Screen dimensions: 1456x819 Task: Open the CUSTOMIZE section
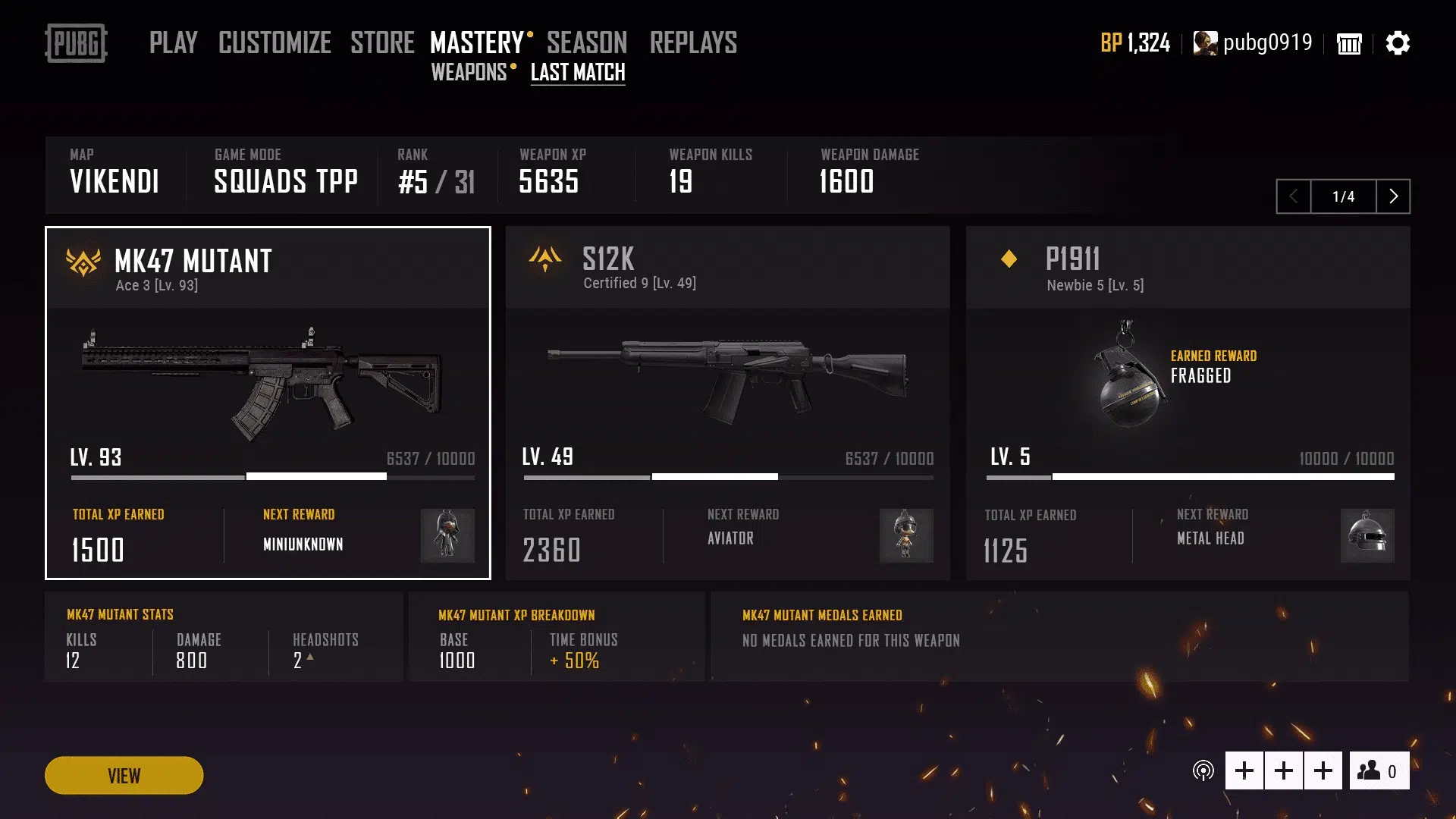click(275, 43)
